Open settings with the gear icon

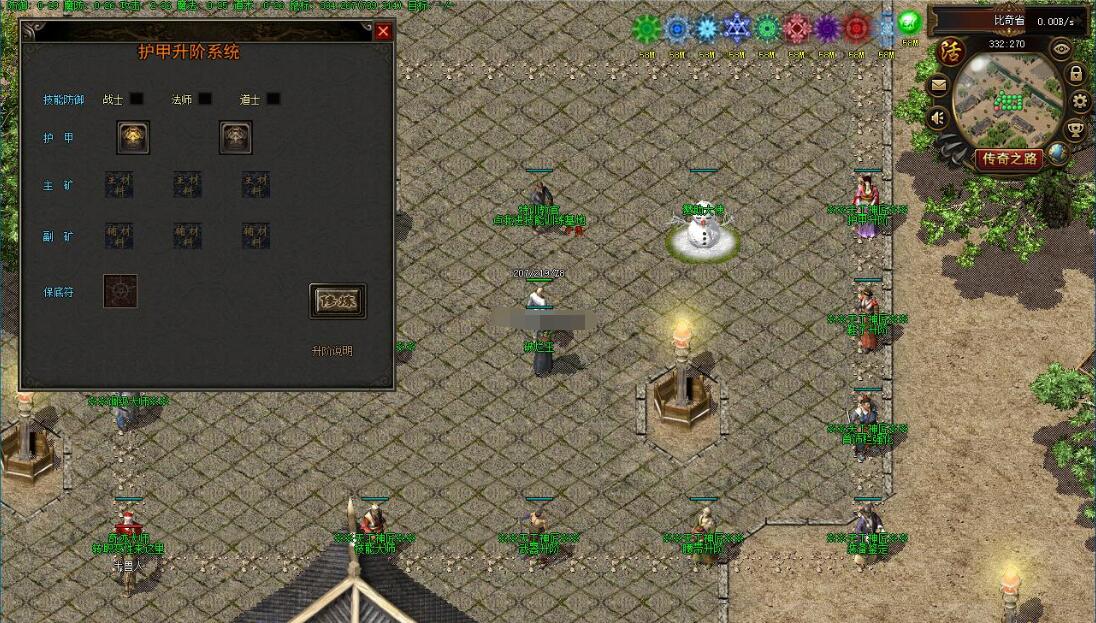pos(1080,100)
